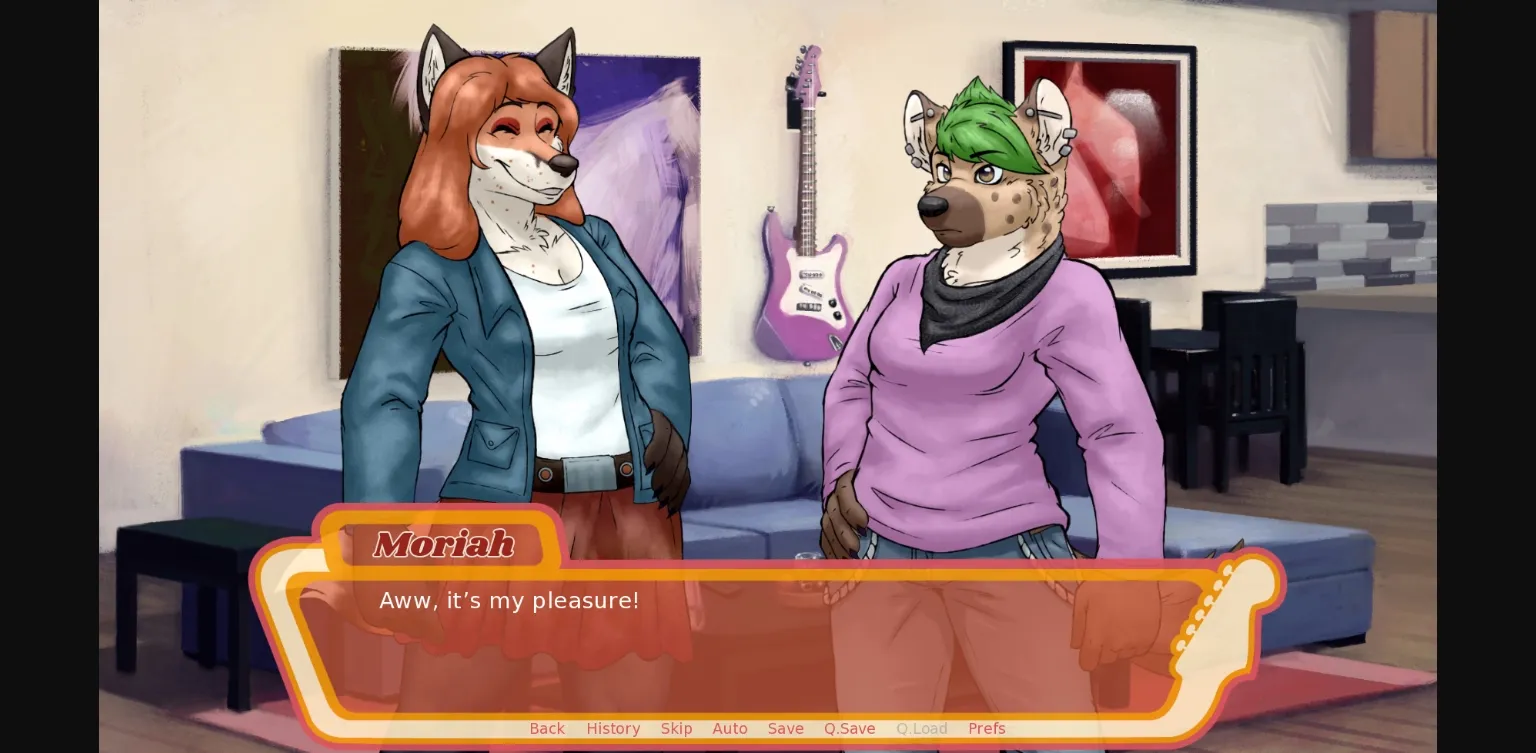Select the grayed-out Q.Load option
The height and width of the screenshot is (753, 1536).
[x=921, y=729]
